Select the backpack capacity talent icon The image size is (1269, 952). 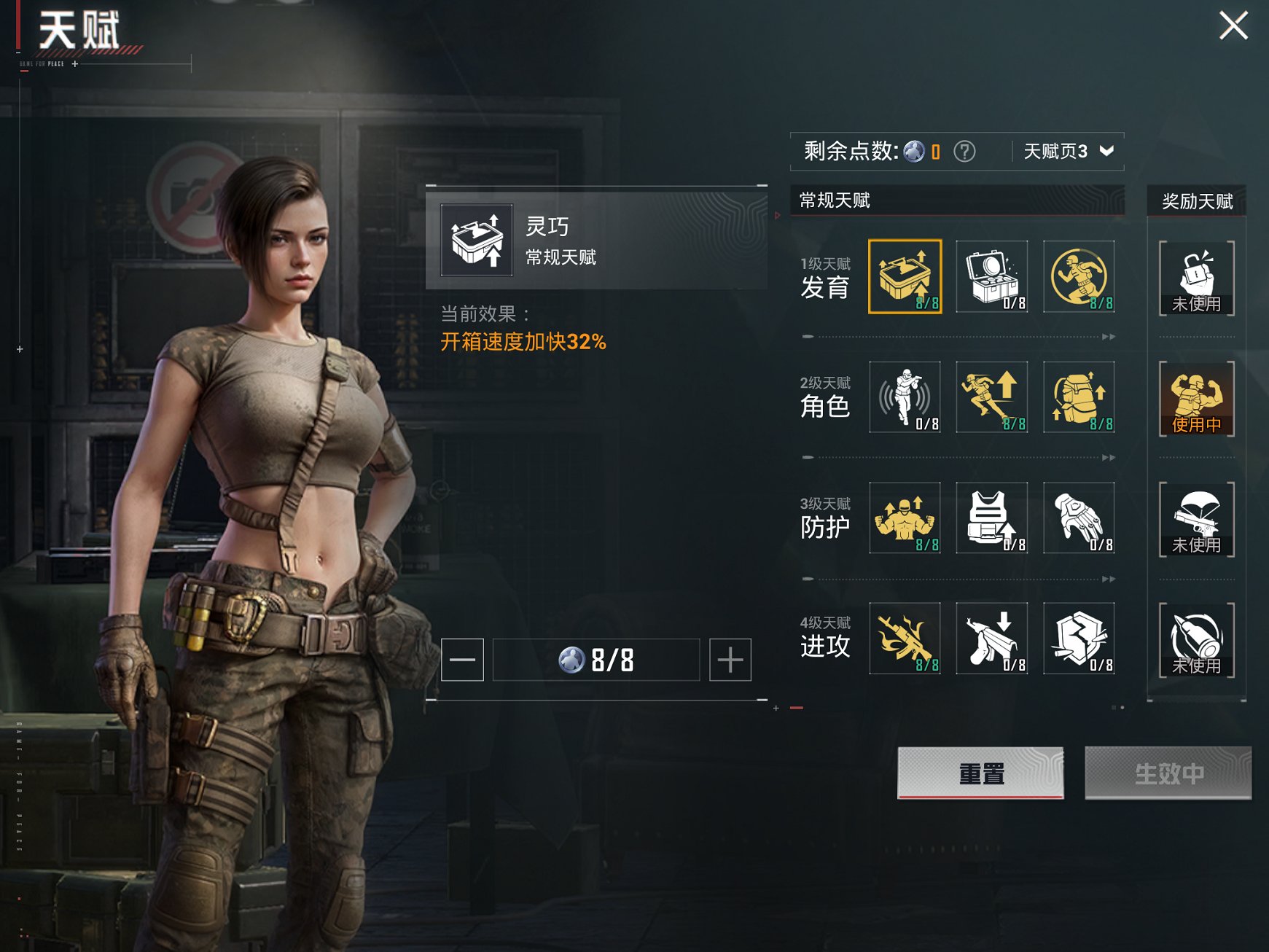(x=1079, y=398)
